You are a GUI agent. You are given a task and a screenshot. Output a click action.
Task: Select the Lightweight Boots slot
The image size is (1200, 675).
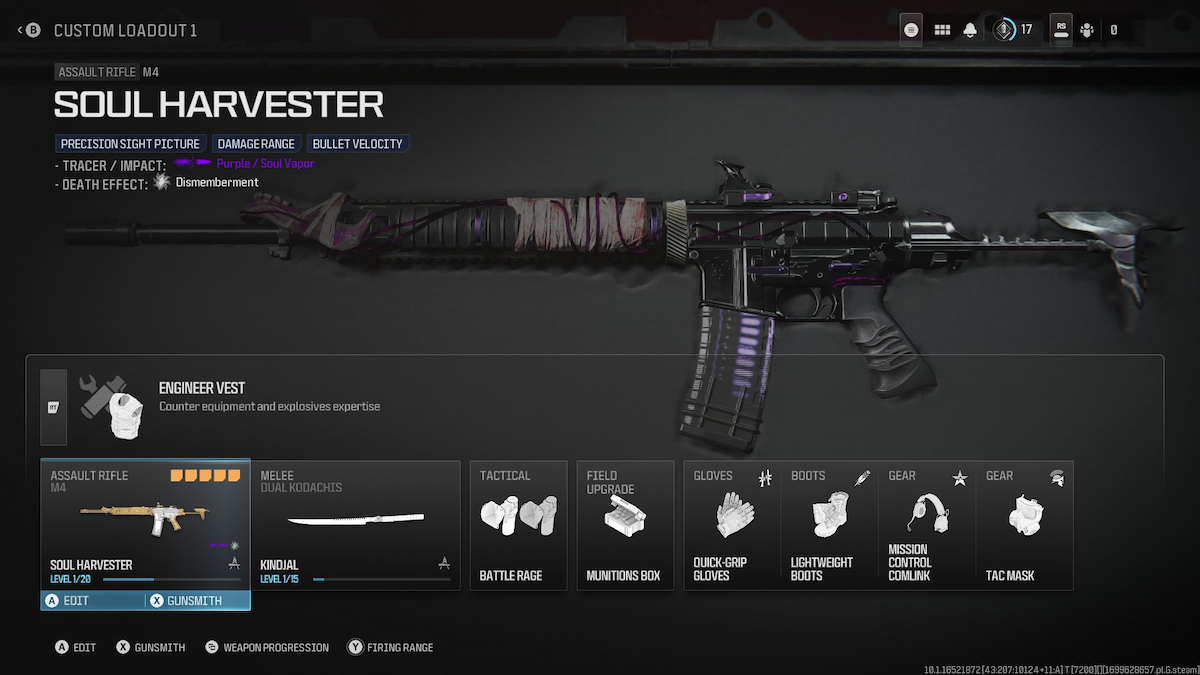pos(829,524)
